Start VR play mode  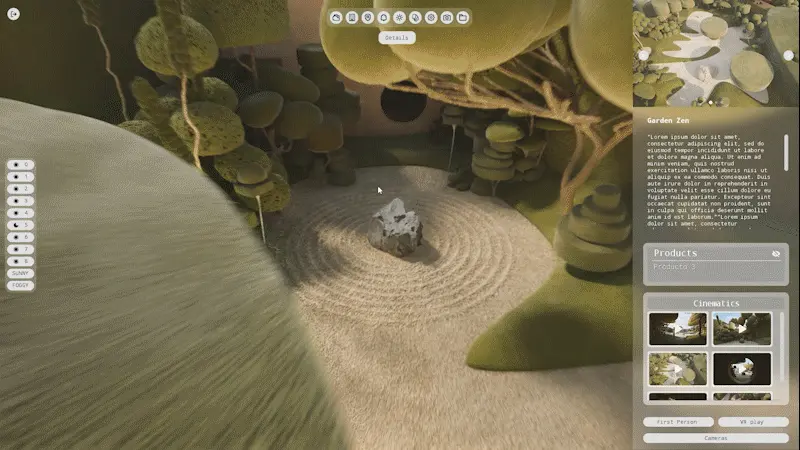pos(752,422)
